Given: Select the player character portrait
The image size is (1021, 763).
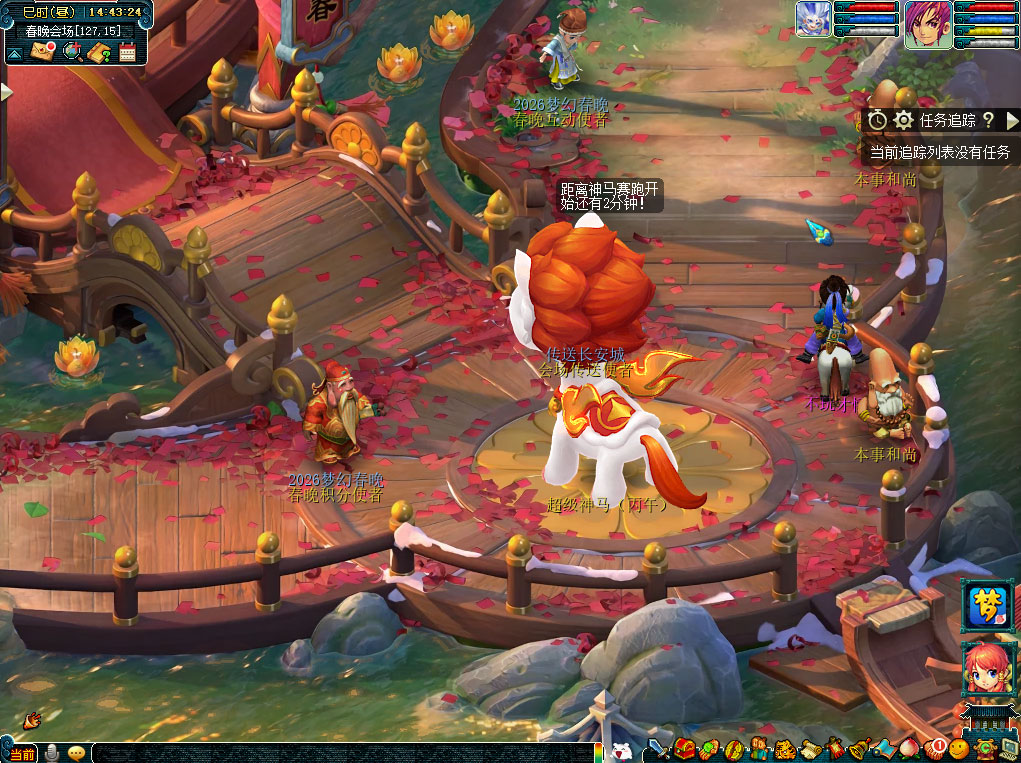Looking at the screenshot, I should (927, 23).
